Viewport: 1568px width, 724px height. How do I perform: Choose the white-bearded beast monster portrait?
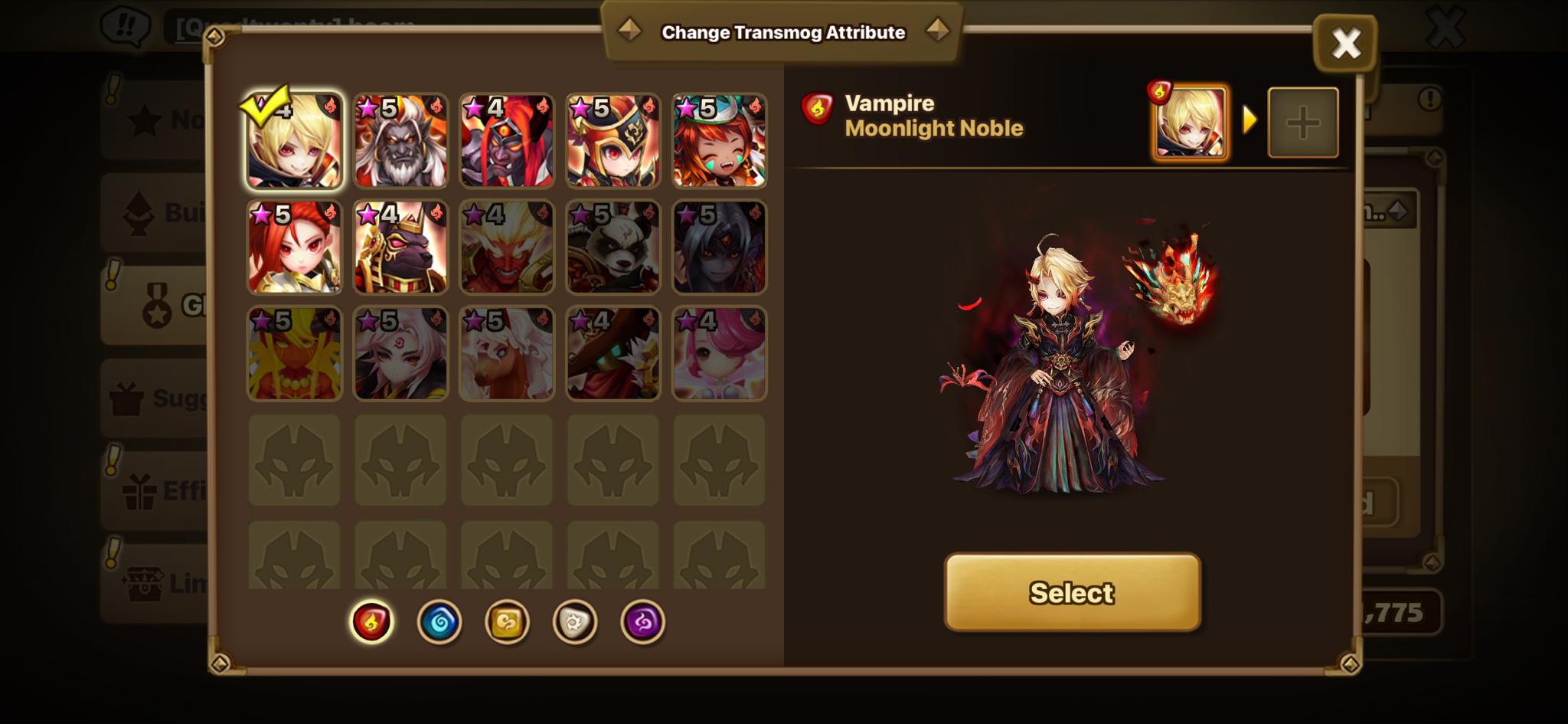(x=400, y=141)
